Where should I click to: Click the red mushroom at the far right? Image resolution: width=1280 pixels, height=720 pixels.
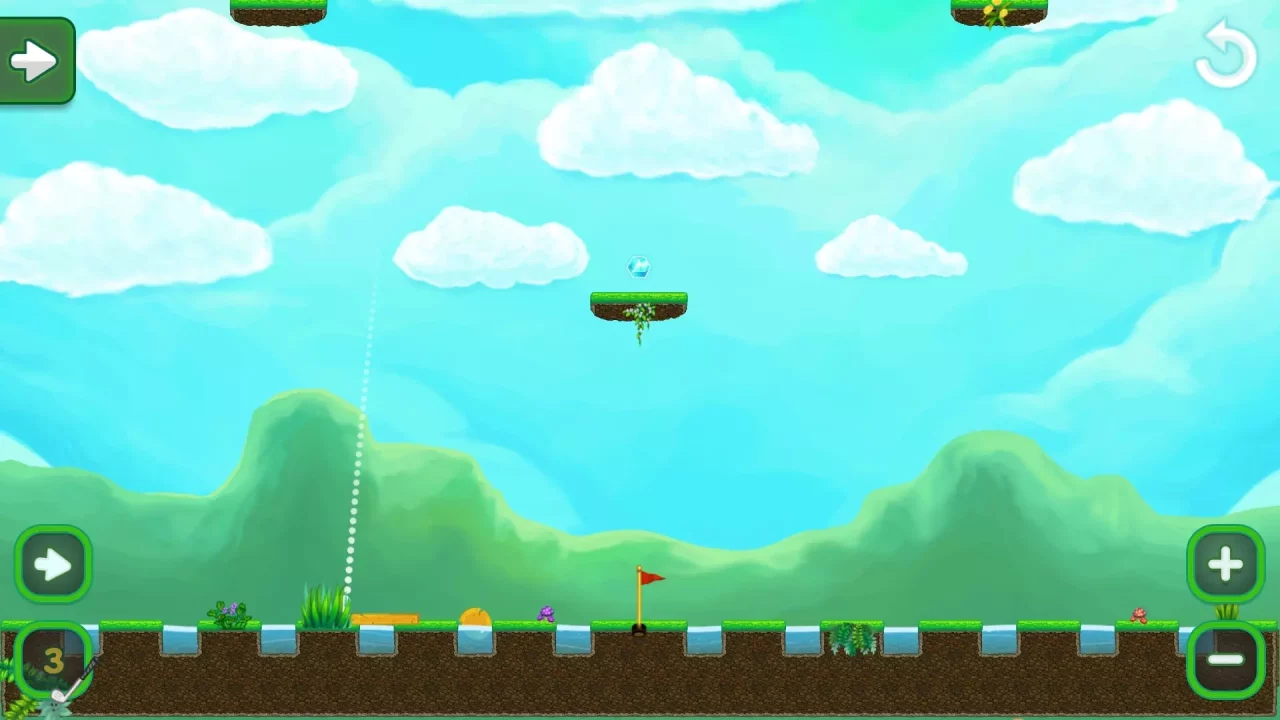pyautogui.click(x=1140, y=615)
